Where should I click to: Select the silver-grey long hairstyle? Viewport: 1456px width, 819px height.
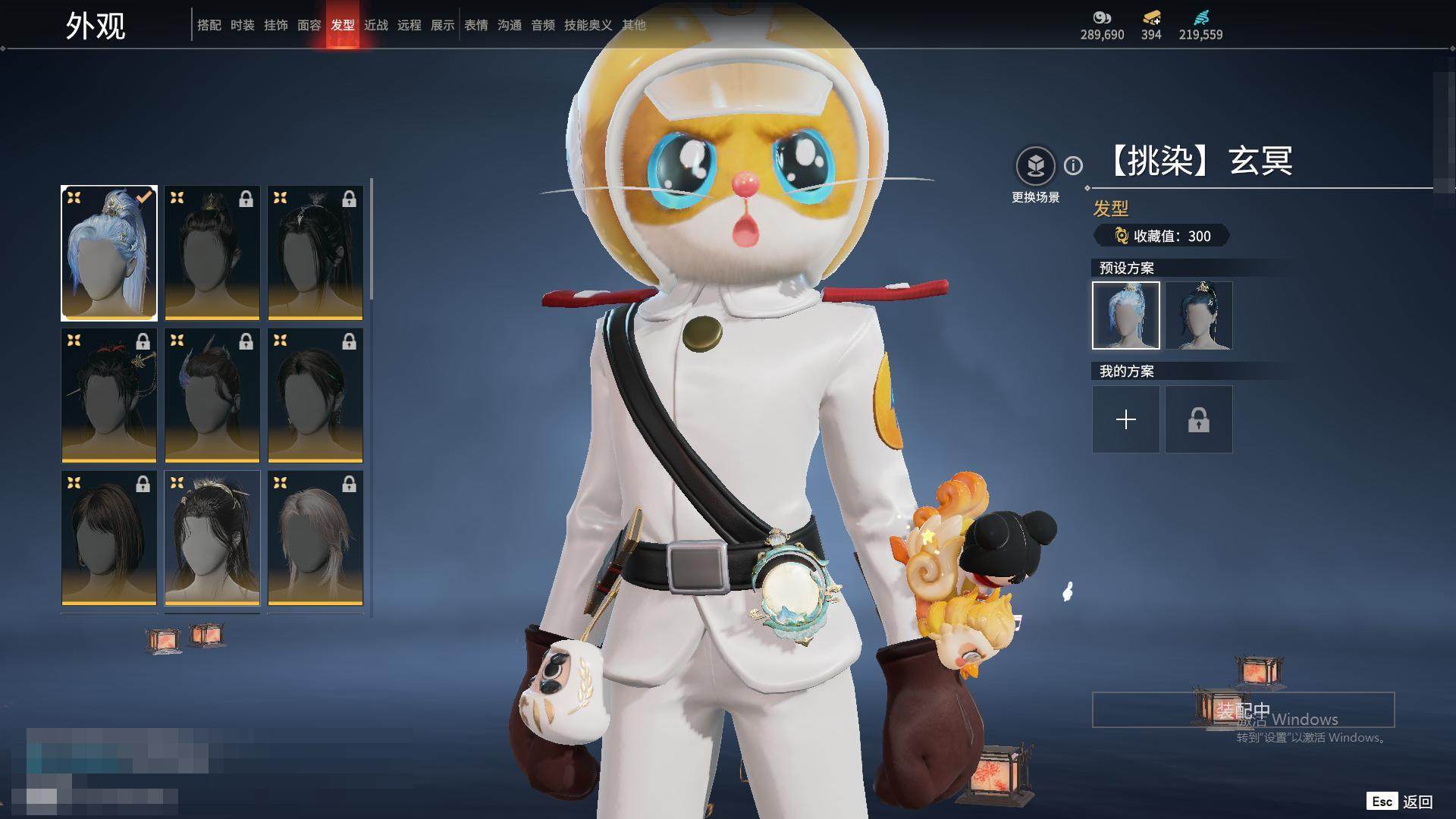tap(315, 538)
